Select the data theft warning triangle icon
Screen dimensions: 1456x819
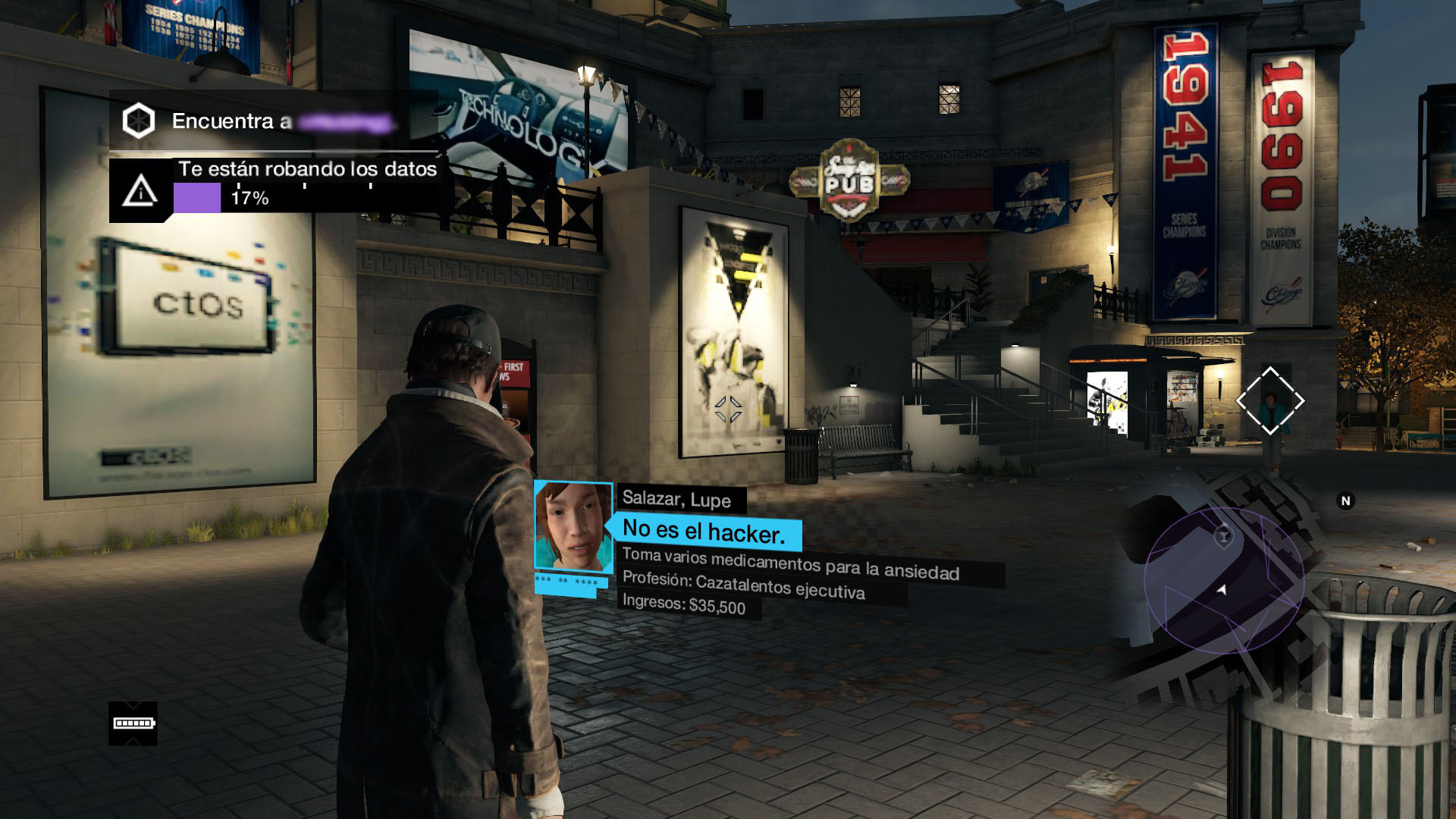[x=140, y=190]
